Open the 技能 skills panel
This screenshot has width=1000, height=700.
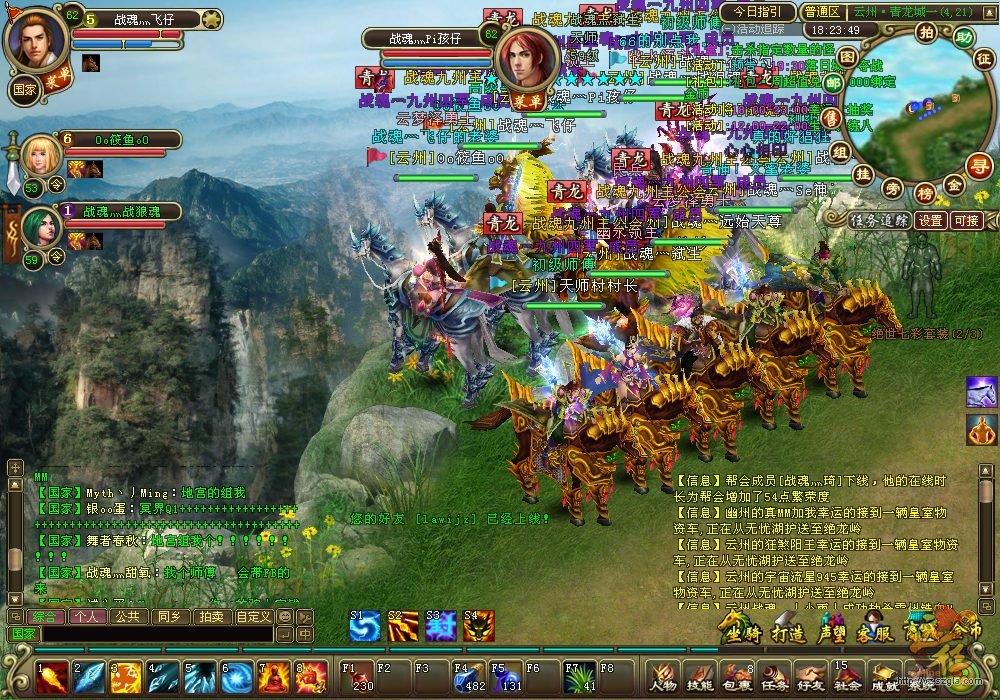[700, 678]
